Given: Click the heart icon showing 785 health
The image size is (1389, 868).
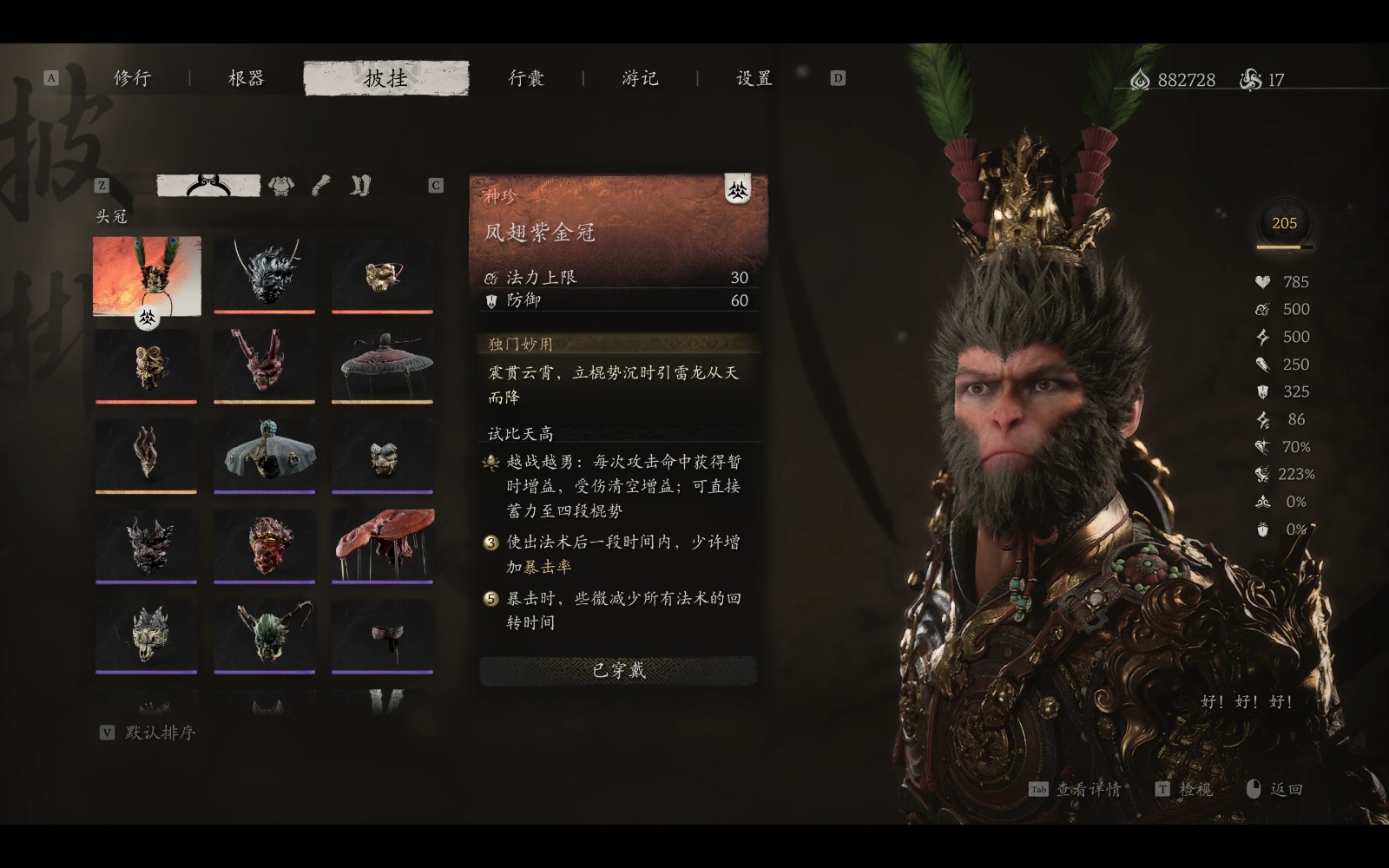Looking at the screenshot, I should click(x=1262, y=282).
